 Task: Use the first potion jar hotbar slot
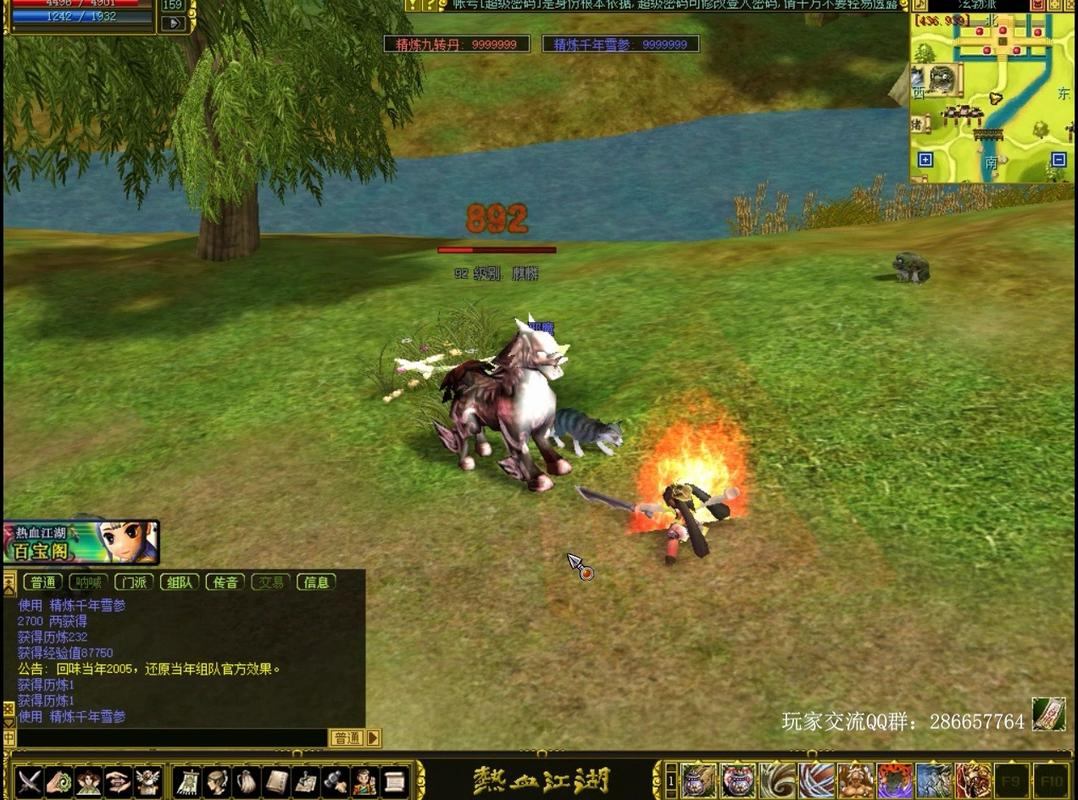point(699,779)
